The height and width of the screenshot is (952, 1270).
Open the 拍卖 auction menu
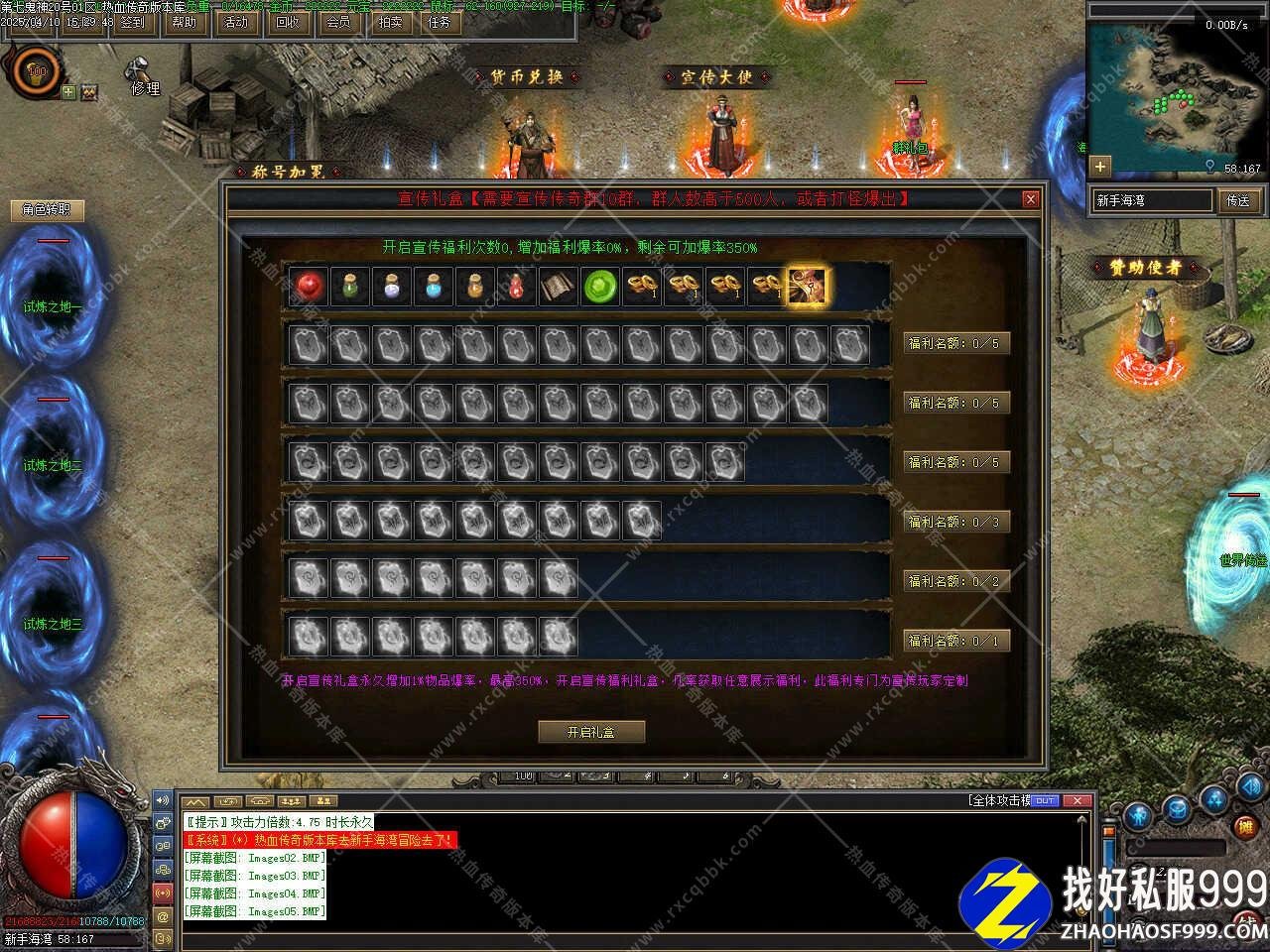(390, 22)
